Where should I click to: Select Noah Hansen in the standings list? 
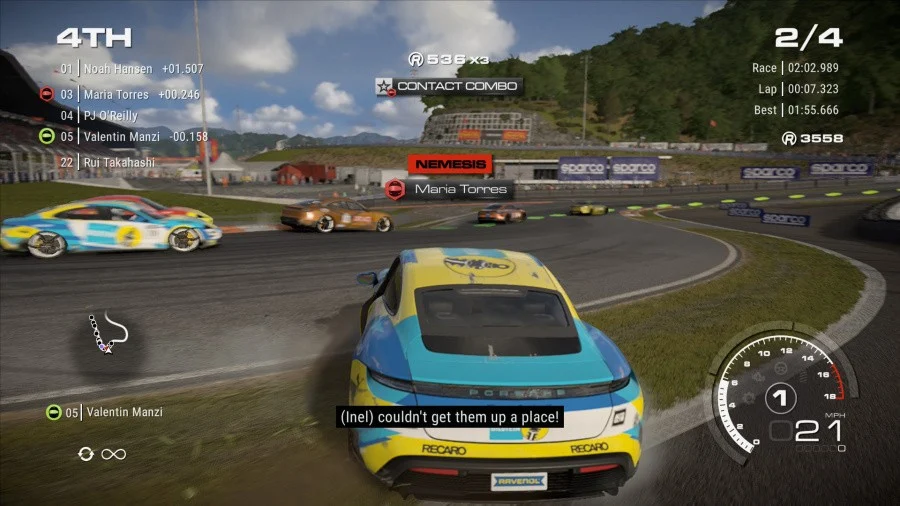(x=118, y=69)
